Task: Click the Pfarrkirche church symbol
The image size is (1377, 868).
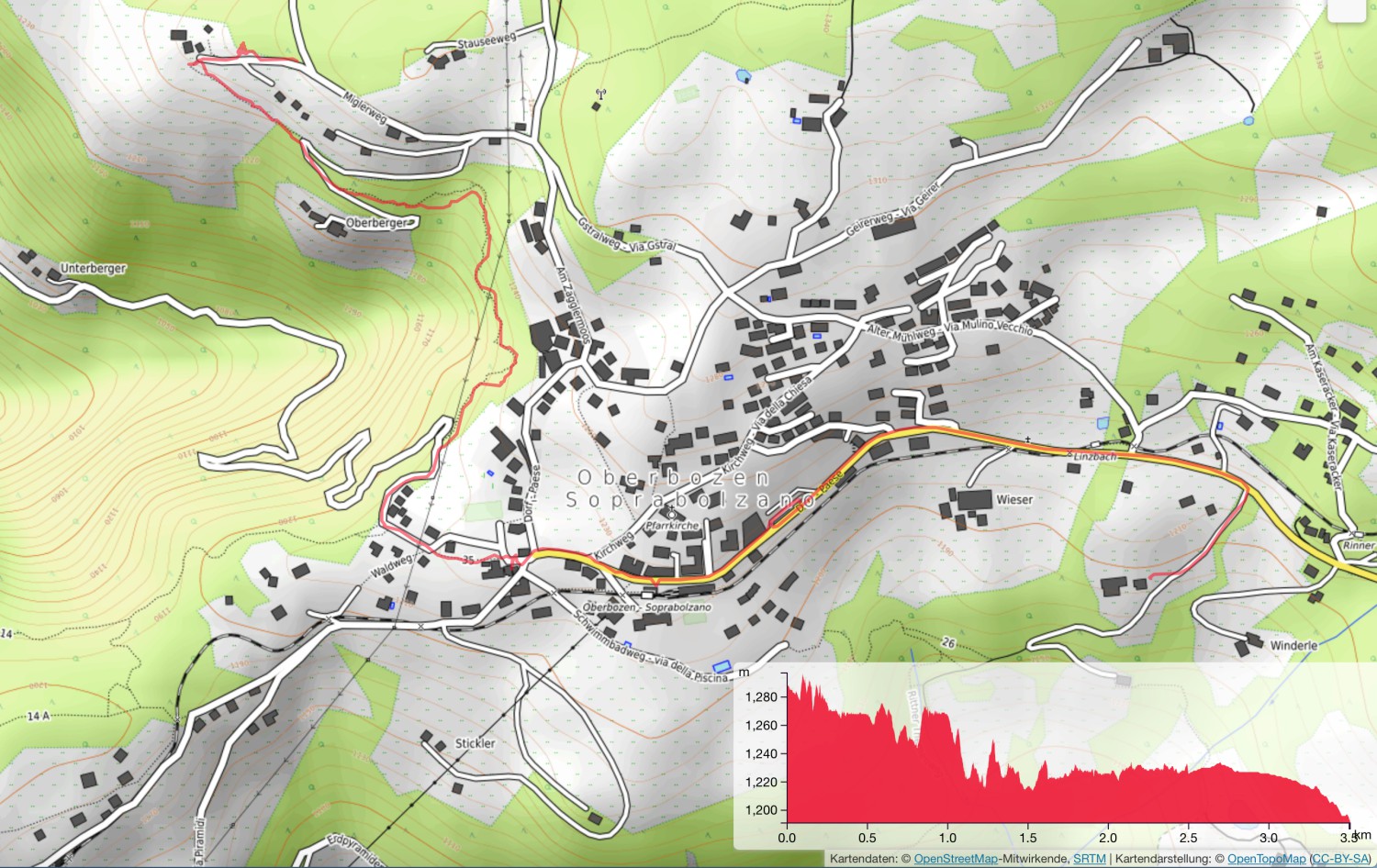Action: pos(672,514)
